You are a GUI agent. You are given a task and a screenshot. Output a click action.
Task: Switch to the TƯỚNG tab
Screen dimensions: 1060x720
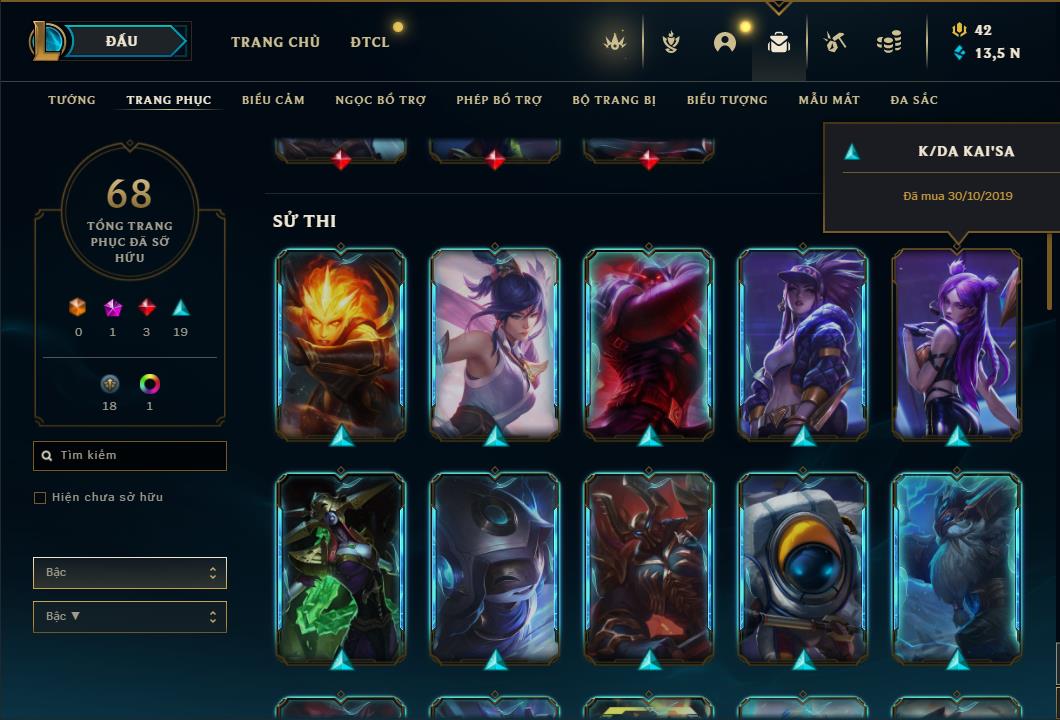point(72,100)
